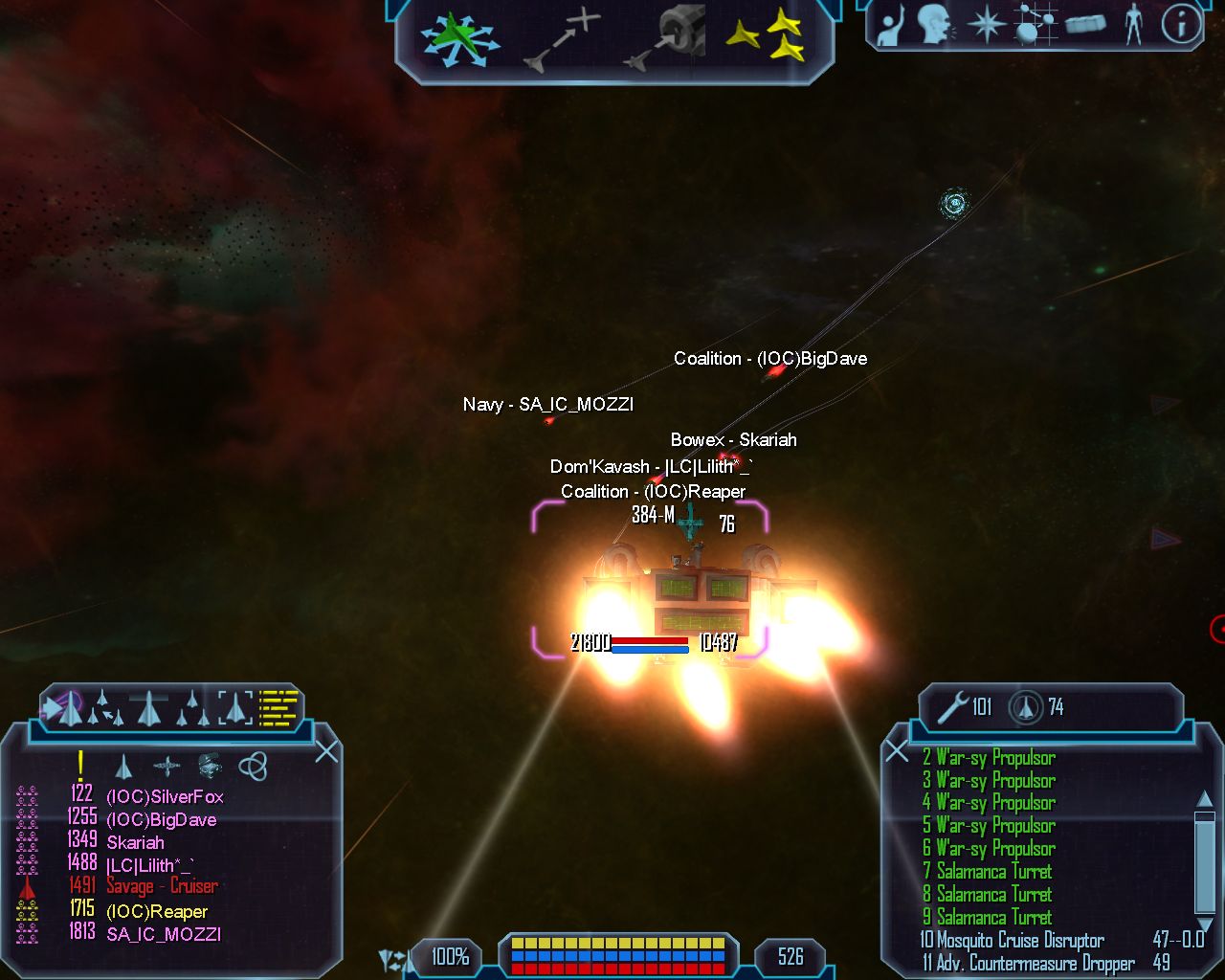Target Savage - Cruiser in contact list
This screenshot has width=1225, height=980.
point(162,886)
